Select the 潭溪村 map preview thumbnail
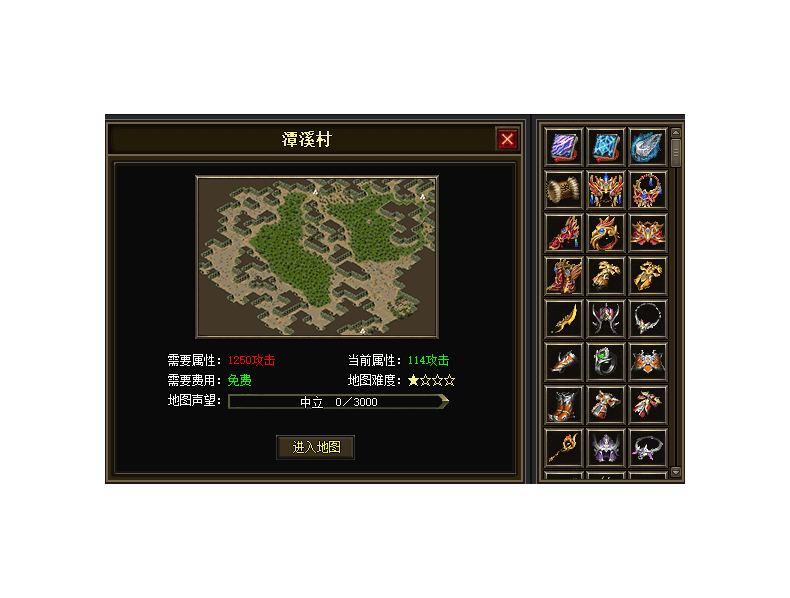This screenshot has height=598, width=790. [317, 257]
